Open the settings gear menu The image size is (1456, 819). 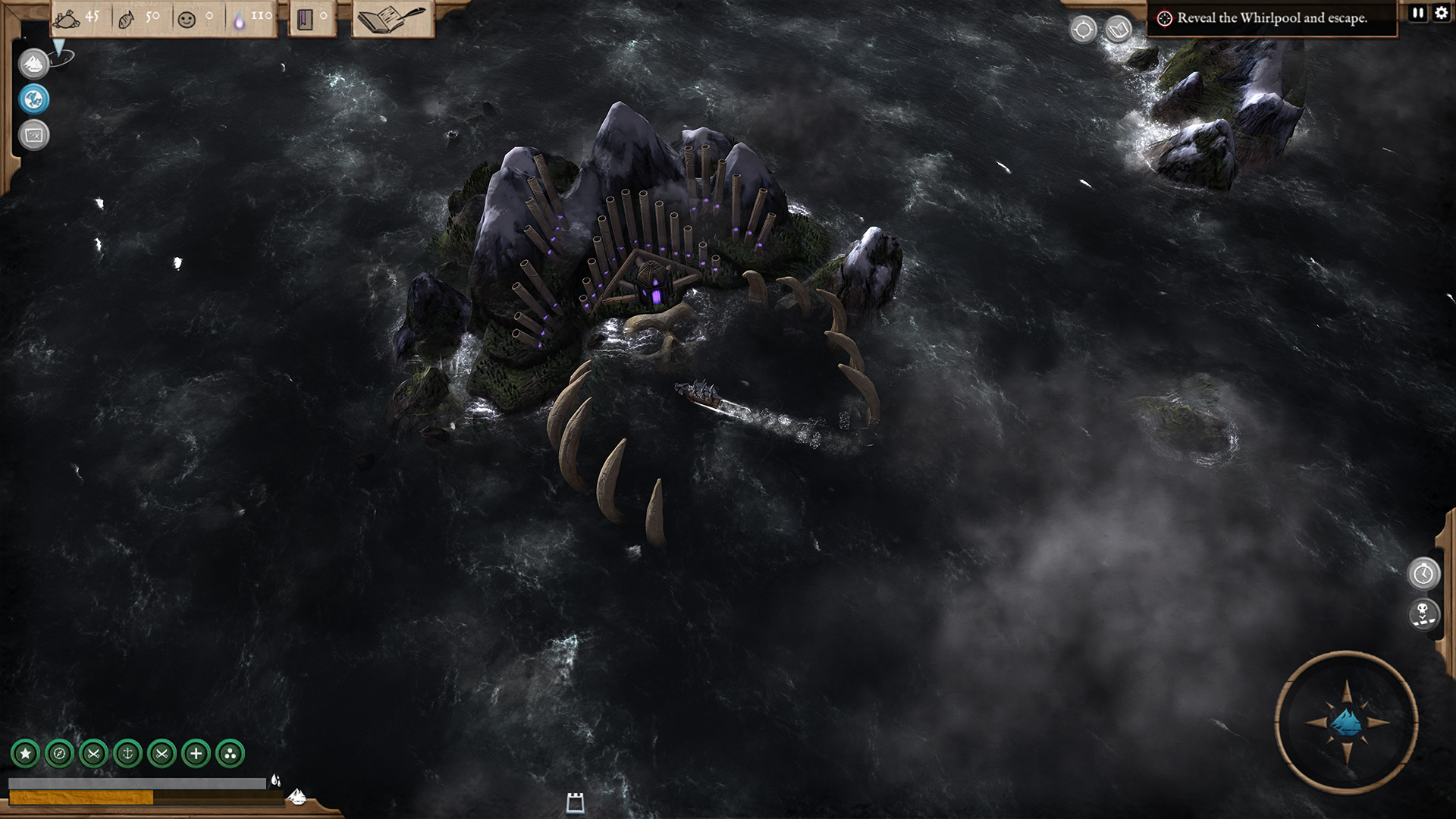coord(1441,13)
